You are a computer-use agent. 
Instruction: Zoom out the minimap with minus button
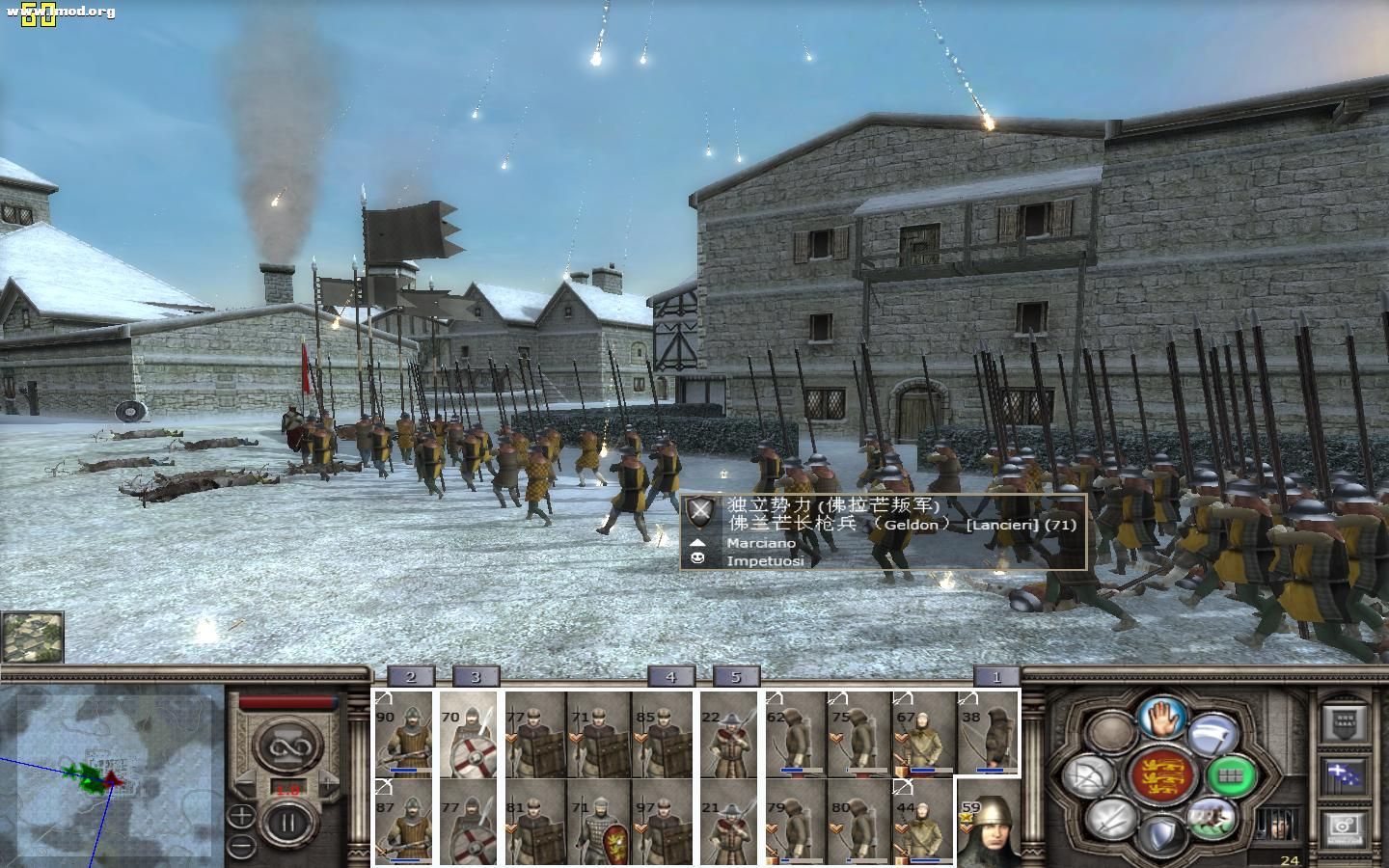point(241,847)
